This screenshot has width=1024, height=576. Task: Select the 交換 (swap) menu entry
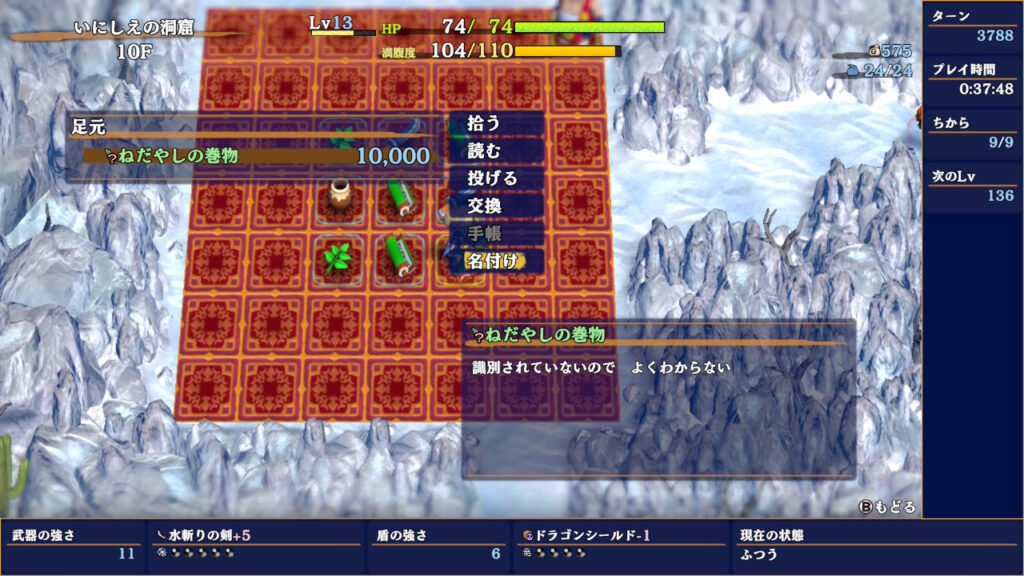coord(496,206)
